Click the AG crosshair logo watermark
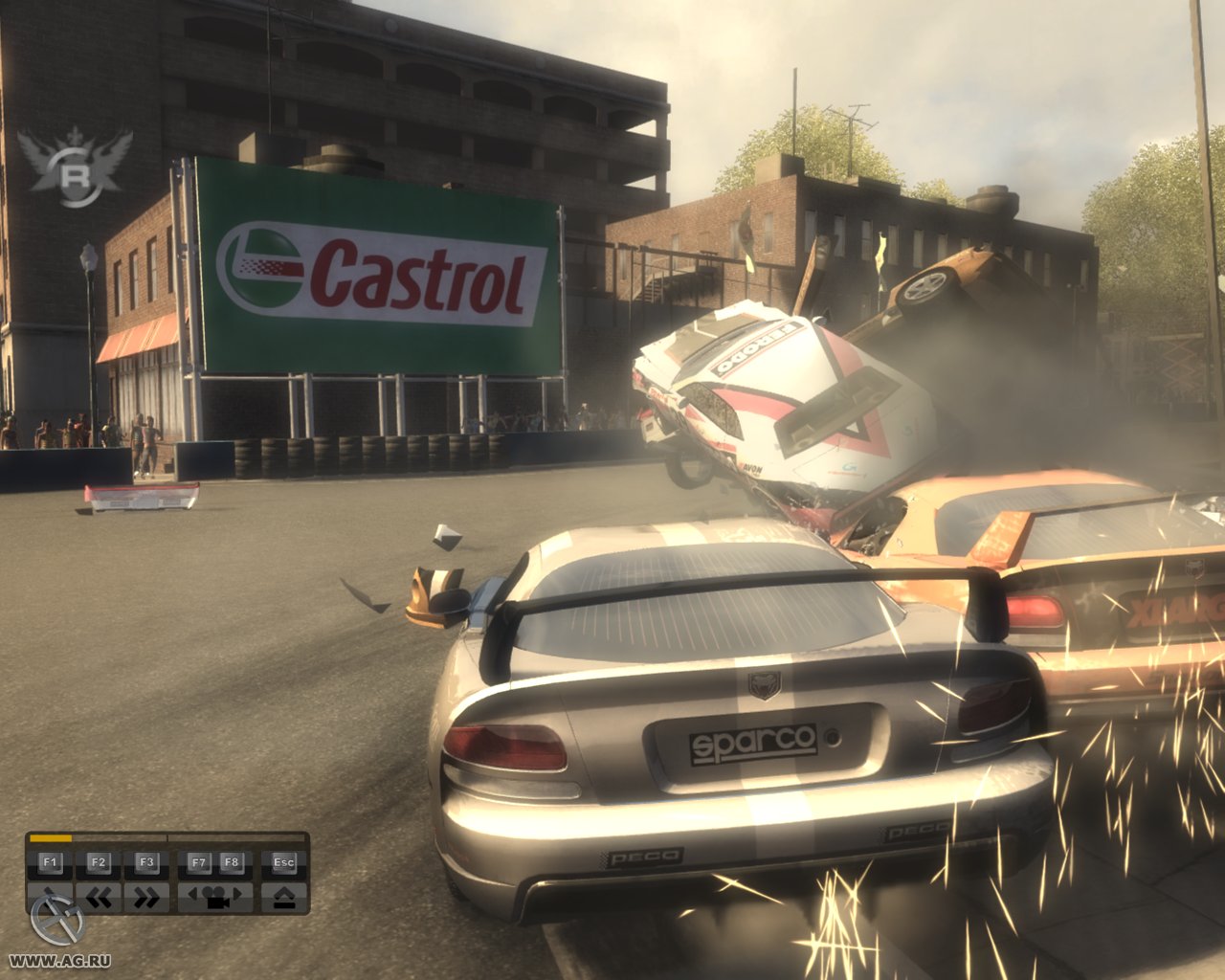The height and width of the screenshot is (980, 1225). [x=57, y=921]
